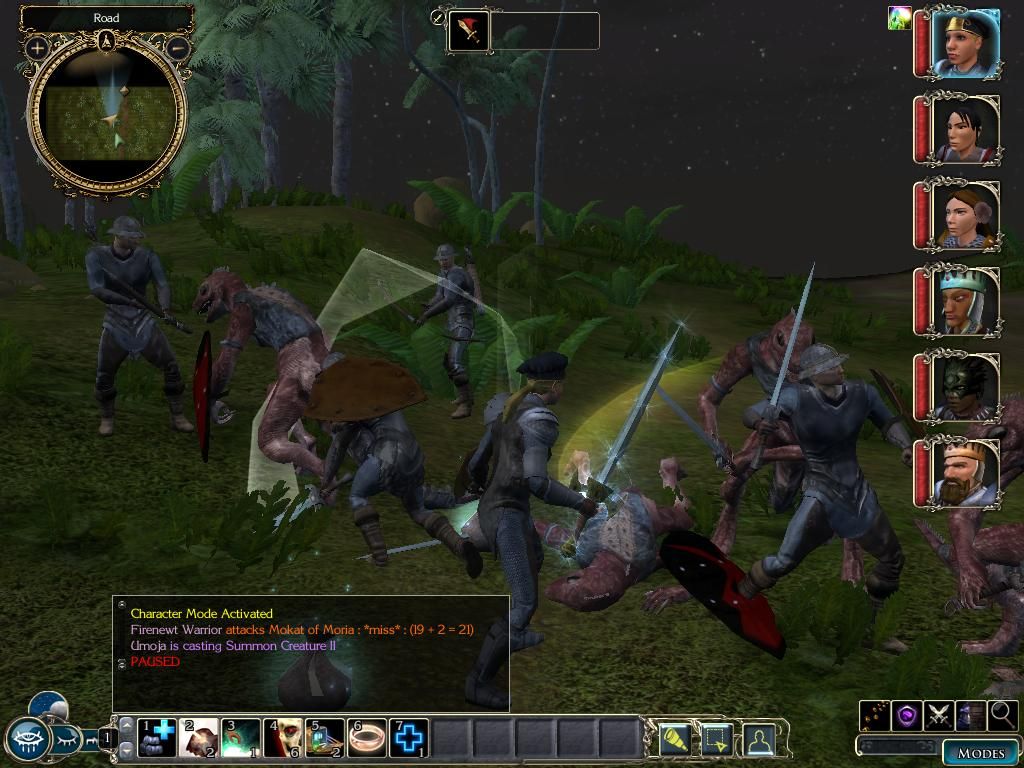Click the circular minimap

(107, 116)
